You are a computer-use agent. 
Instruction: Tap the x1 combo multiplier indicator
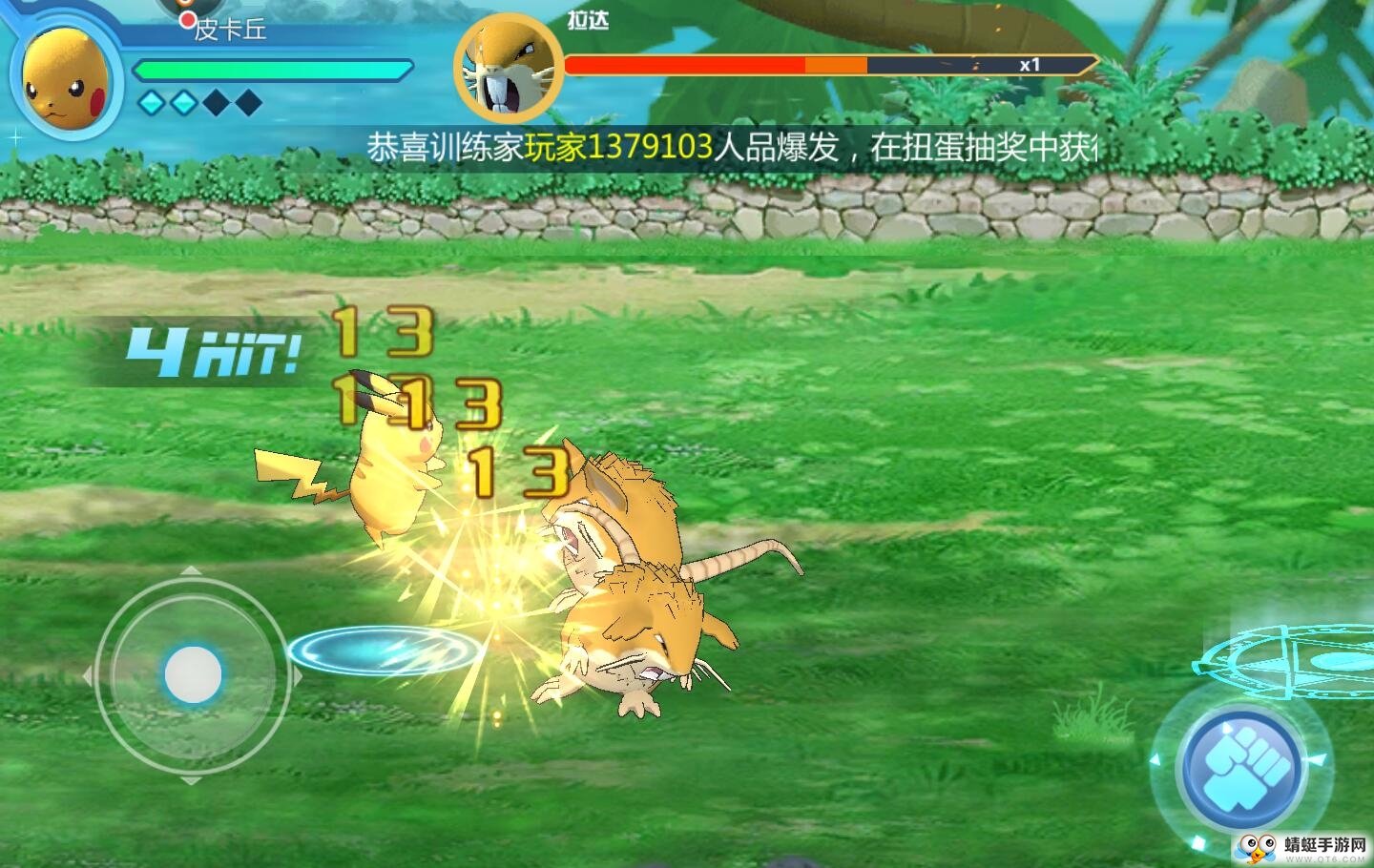pos(1030,63)
